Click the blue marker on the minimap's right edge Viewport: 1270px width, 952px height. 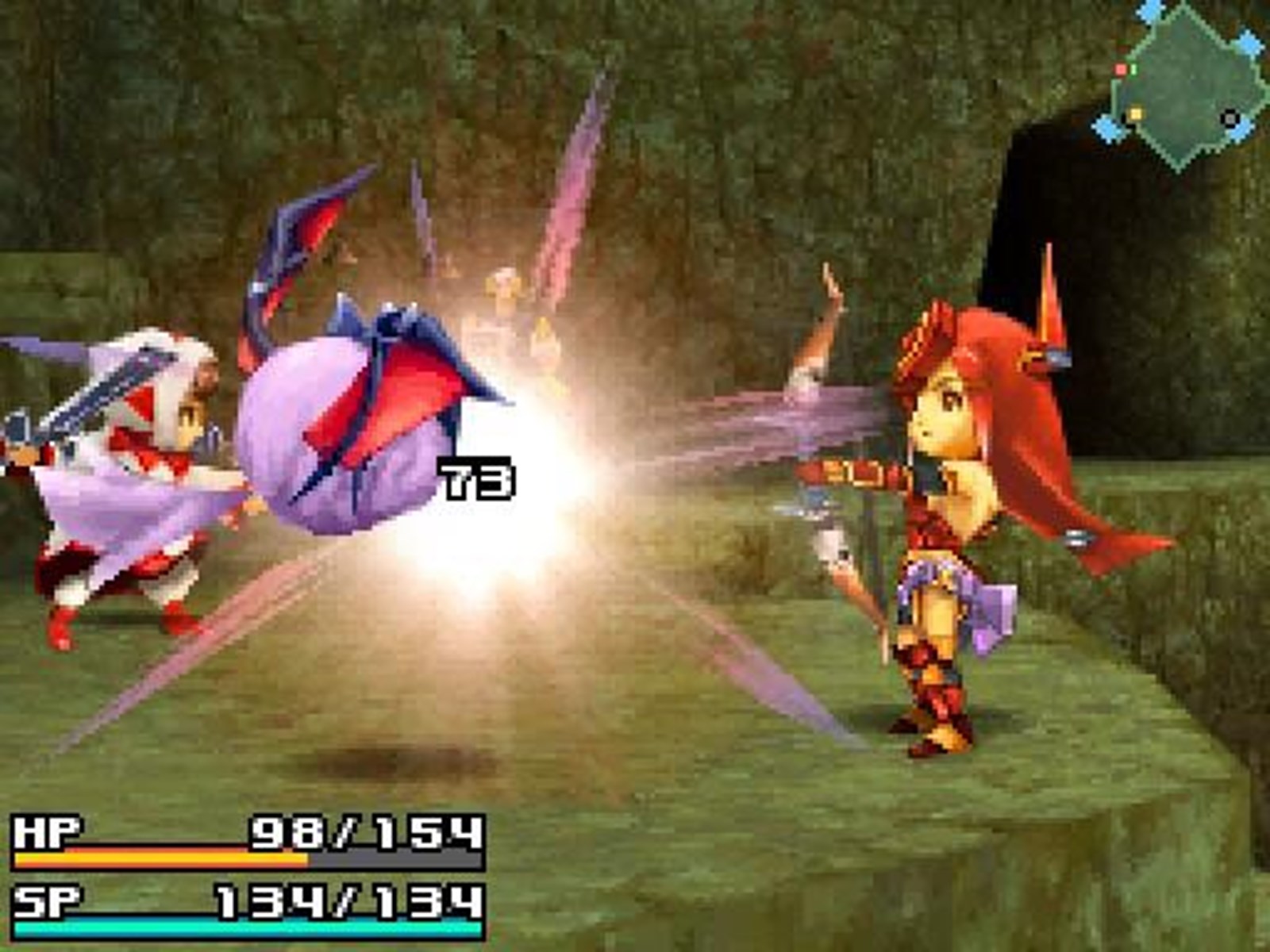(1247, 43)
